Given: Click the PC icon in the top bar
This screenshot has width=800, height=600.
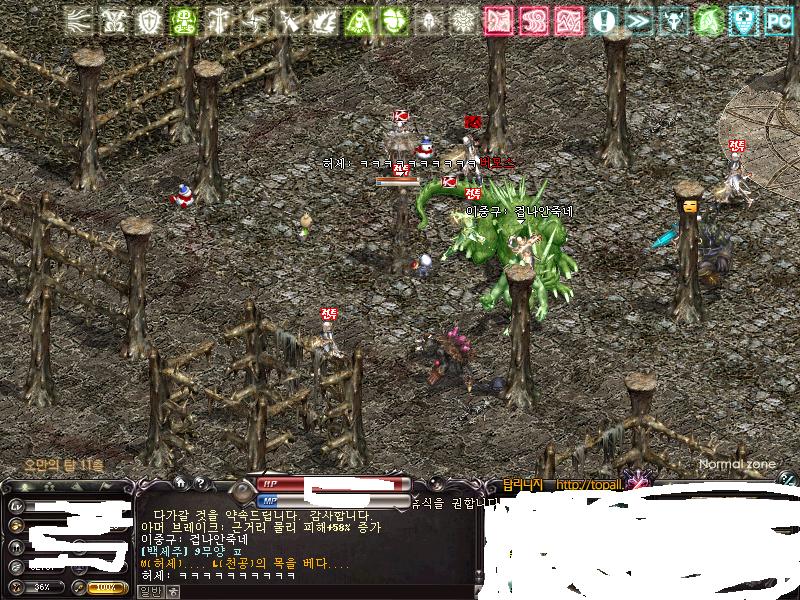Looking at the screenshot, I should point(778,20).
